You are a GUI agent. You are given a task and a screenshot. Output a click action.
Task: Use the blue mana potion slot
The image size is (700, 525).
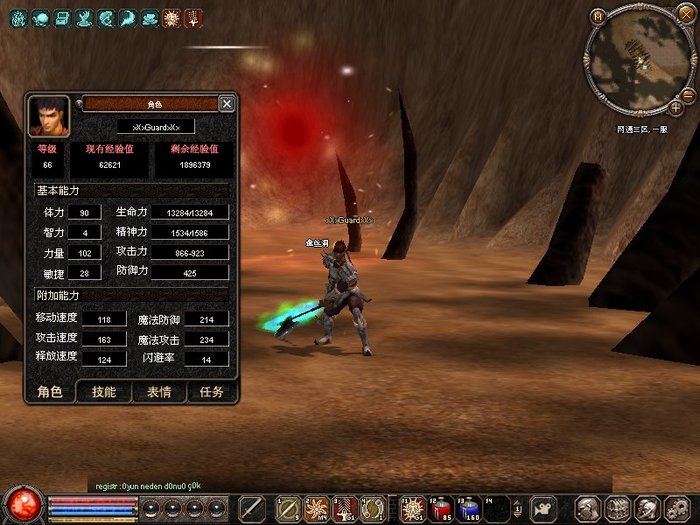pyautogui.click(x=468, y=508)
